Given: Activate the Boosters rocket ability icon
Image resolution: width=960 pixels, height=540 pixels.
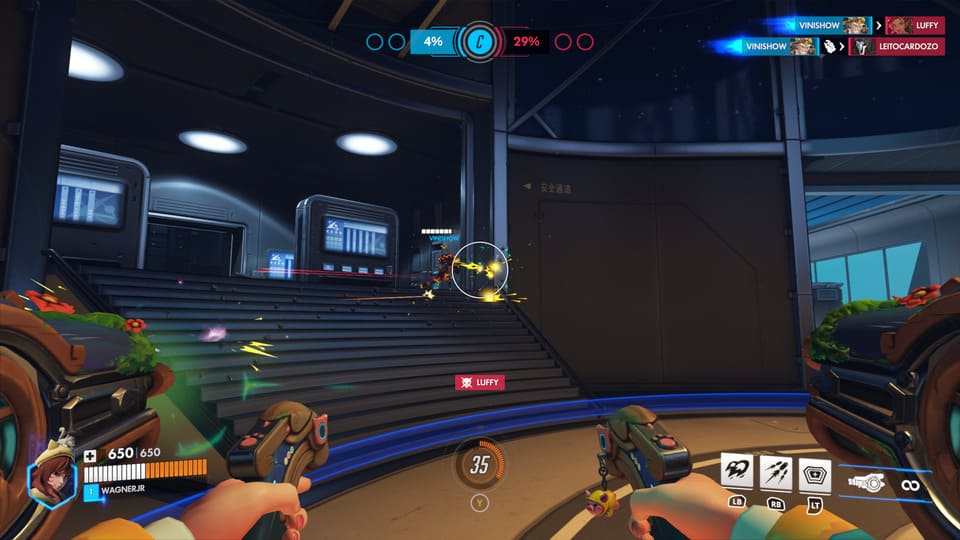Looking at the screenshot, I should pyautogui.click(x=737, y=472).
